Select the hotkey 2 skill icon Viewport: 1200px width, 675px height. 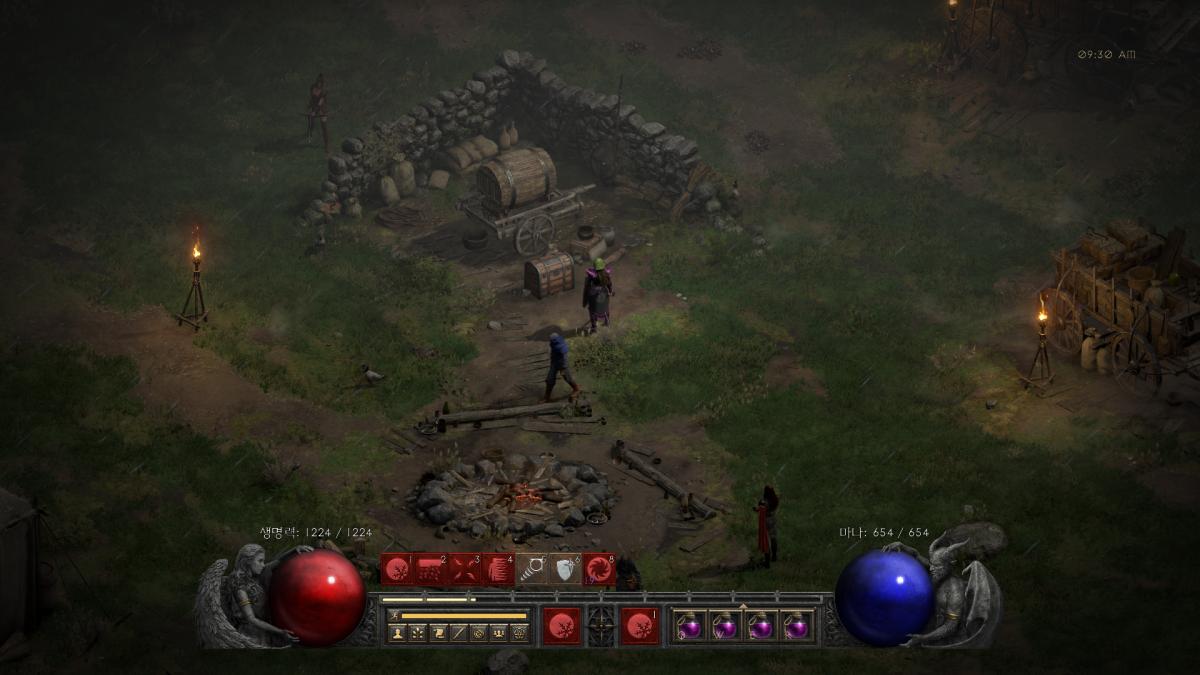(431, 569)
